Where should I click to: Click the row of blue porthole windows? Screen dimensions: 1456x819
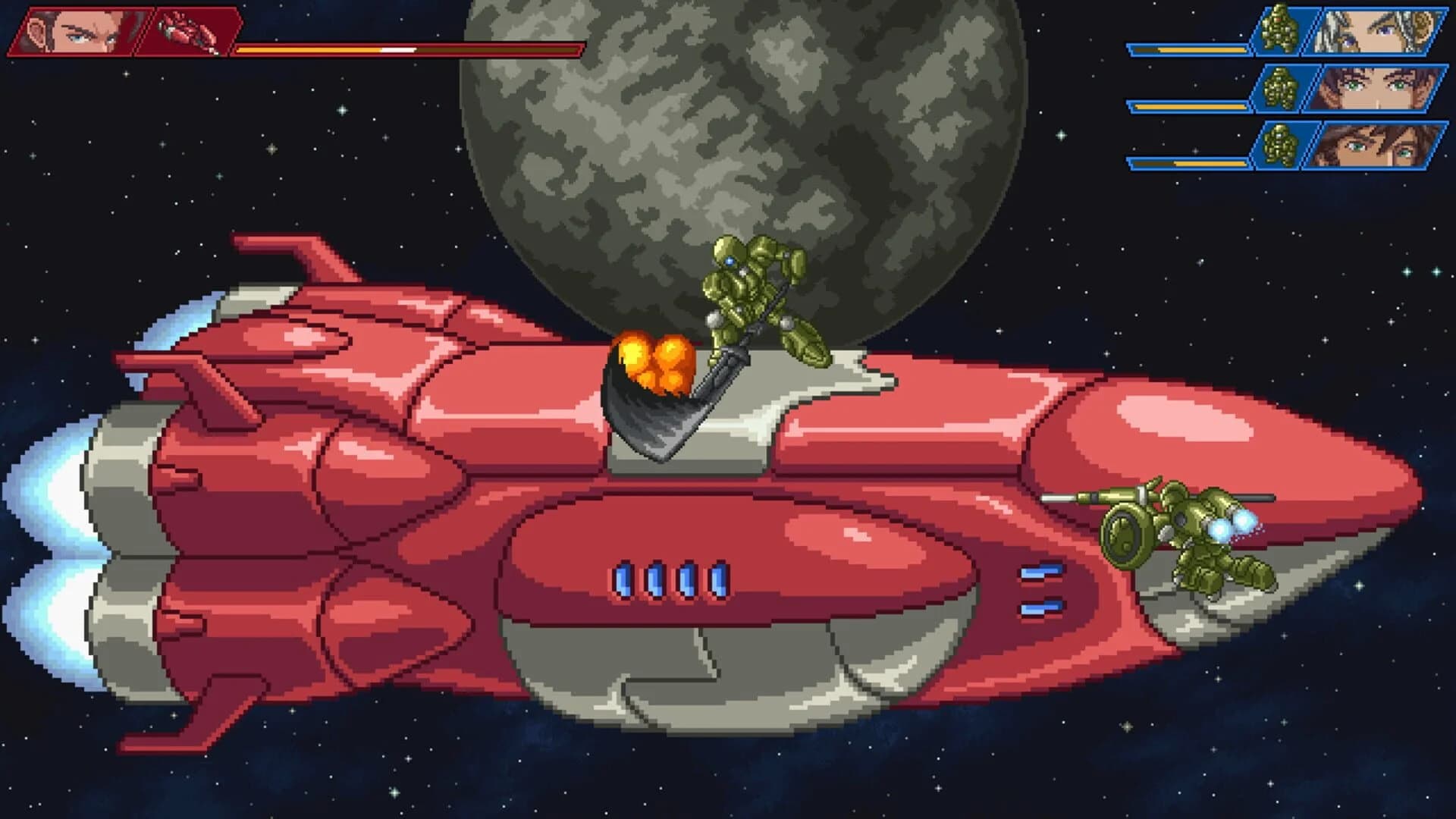[x=667, y=582]
